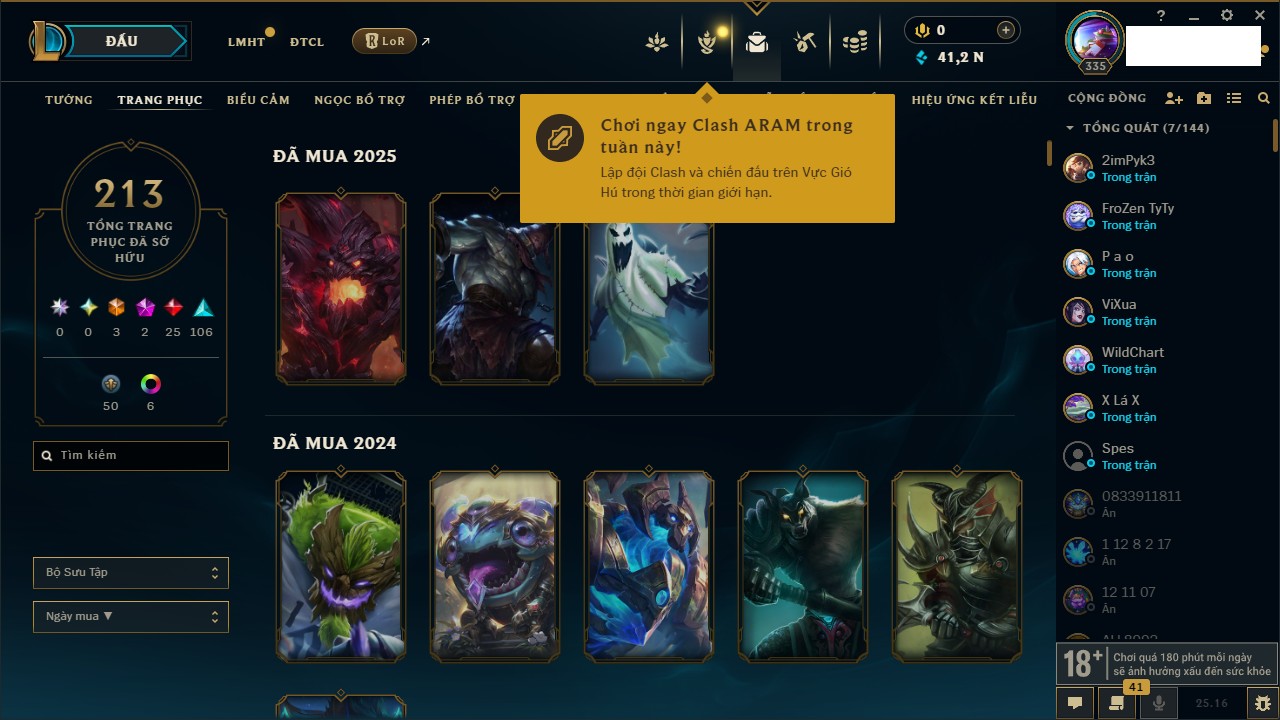Open the HIỆU ỨNG KẾT LIỄU tab
The width and height of the screenshot is (1280, 720).
coord(974,100)
